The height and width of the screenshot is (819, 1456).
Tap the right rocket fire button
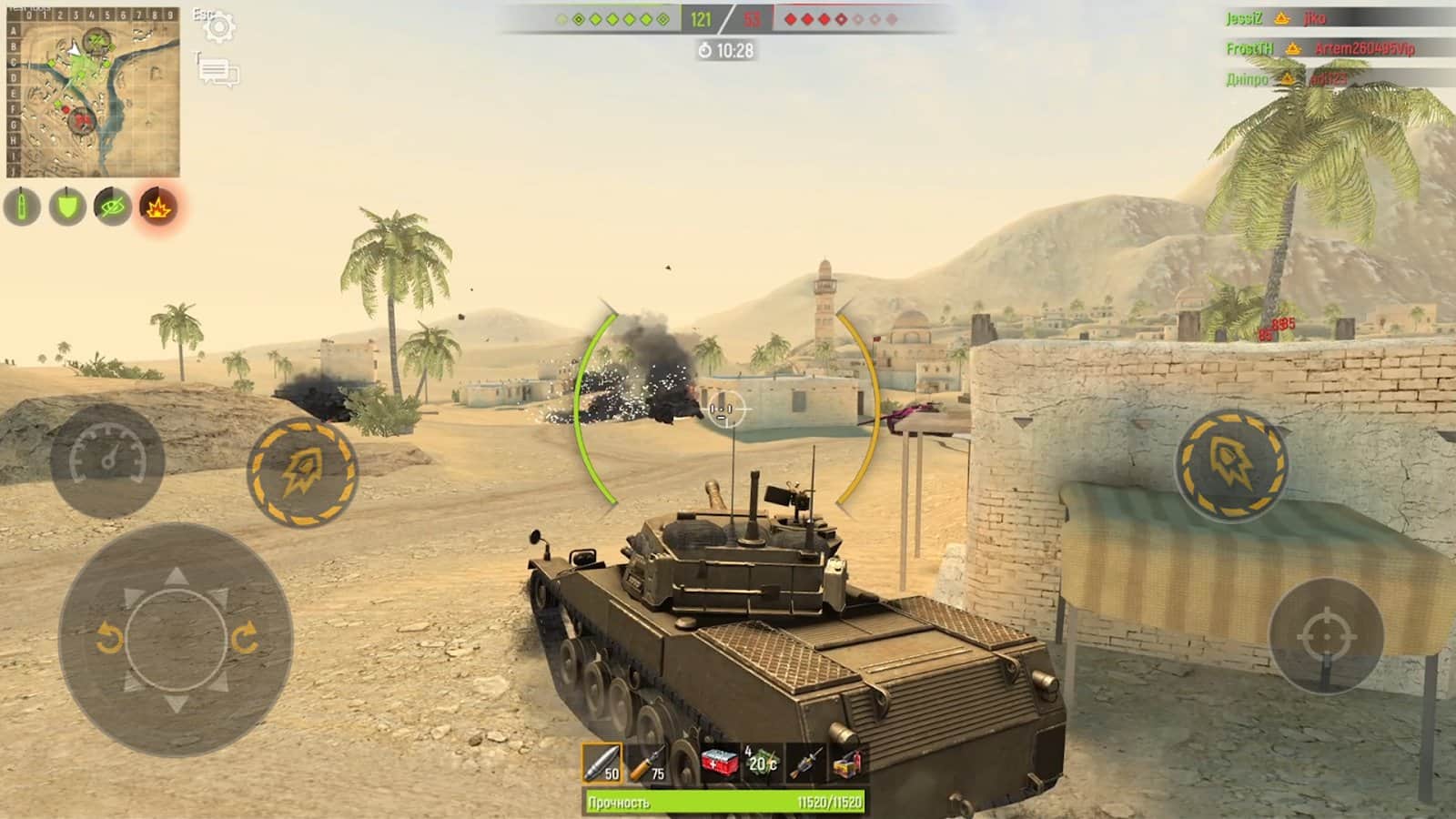[1230, 464]
